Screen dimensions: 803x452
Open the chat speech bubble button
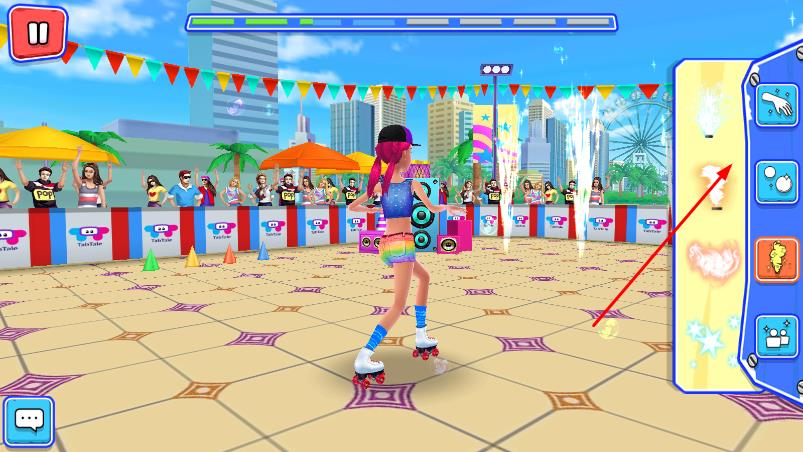pyautogui.click(x=28, y=421)
